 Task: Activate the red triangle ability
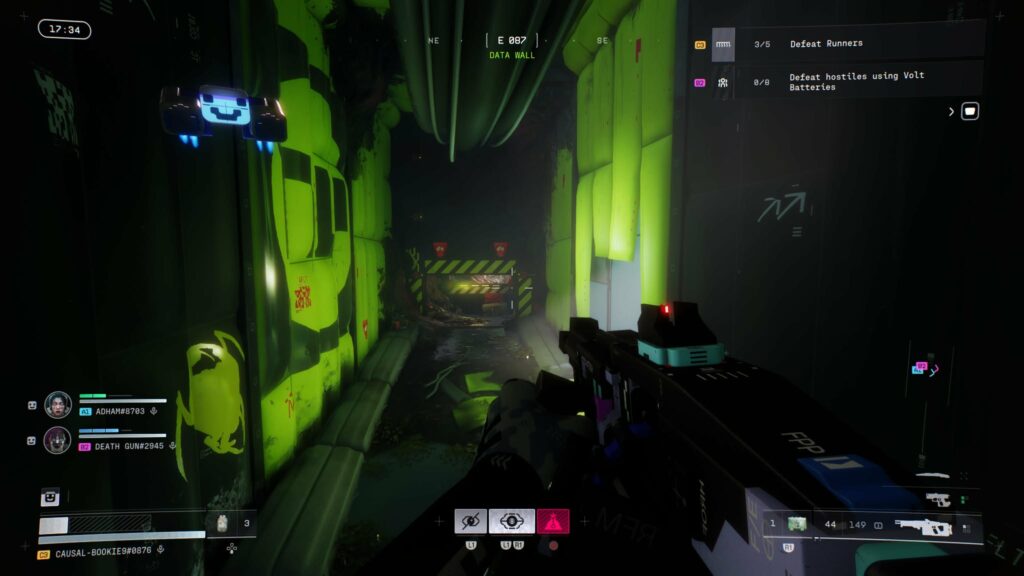[x=553, y=521]
